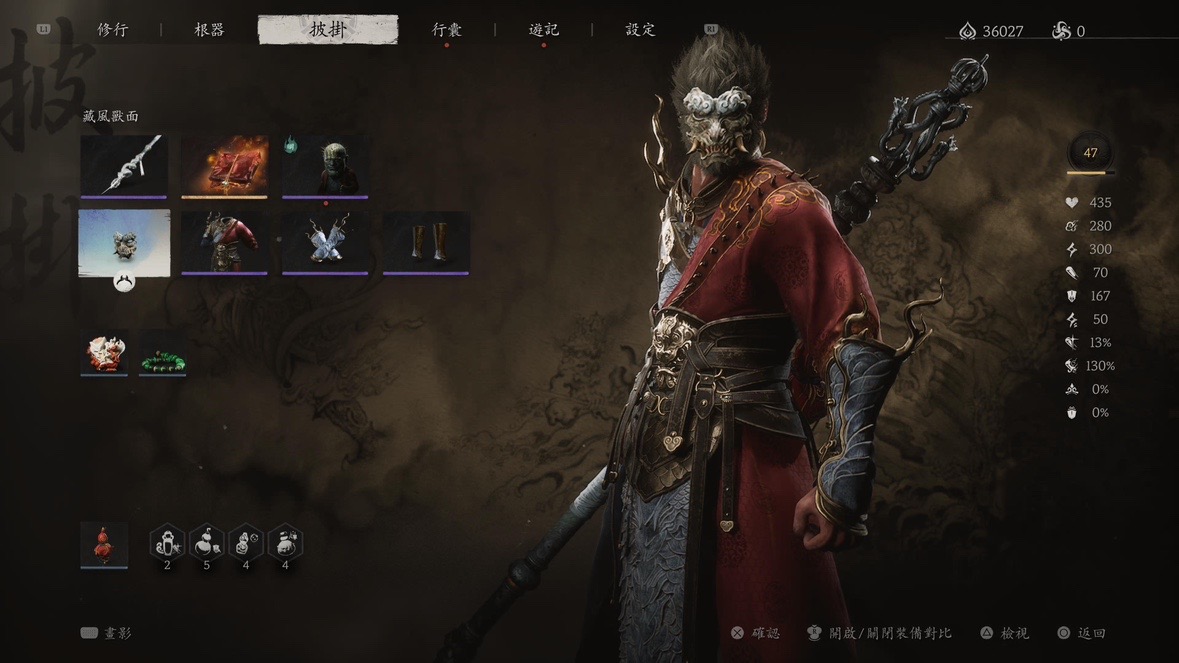Image resolution: width=1179 pixels, height=663 pixels.
Task: Select the red robe body armor slot
Action: click(225, 242)
